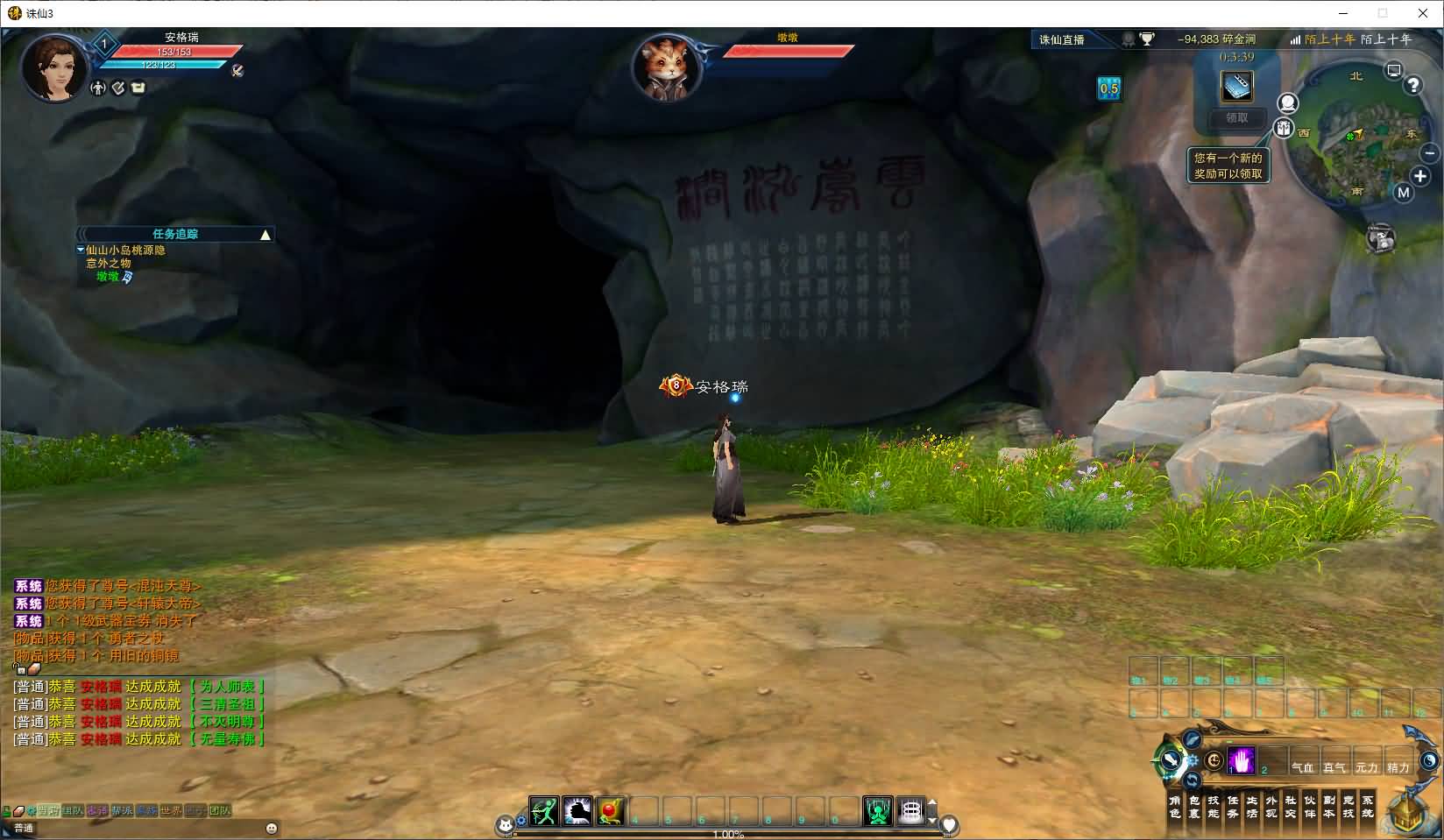The width and height of the screenshot is (1444, 840).
Task: Click the purple hand skill icon bottom right
Action: tap(1242, 759)
